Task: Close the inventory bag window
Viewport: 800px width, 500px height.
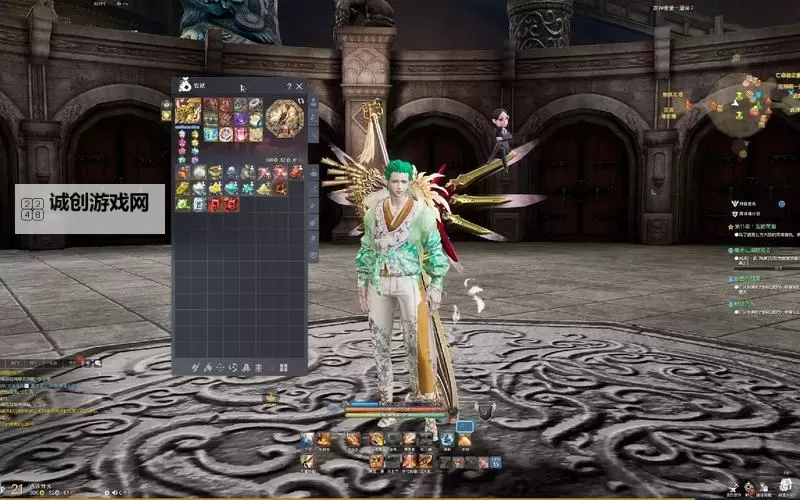Action: 299,87
